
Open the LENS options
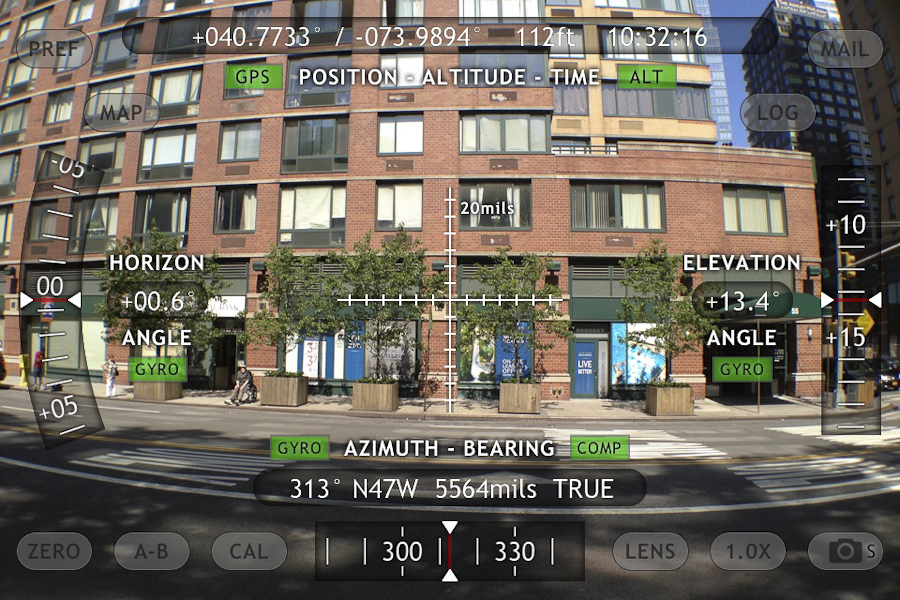(650, 551)
